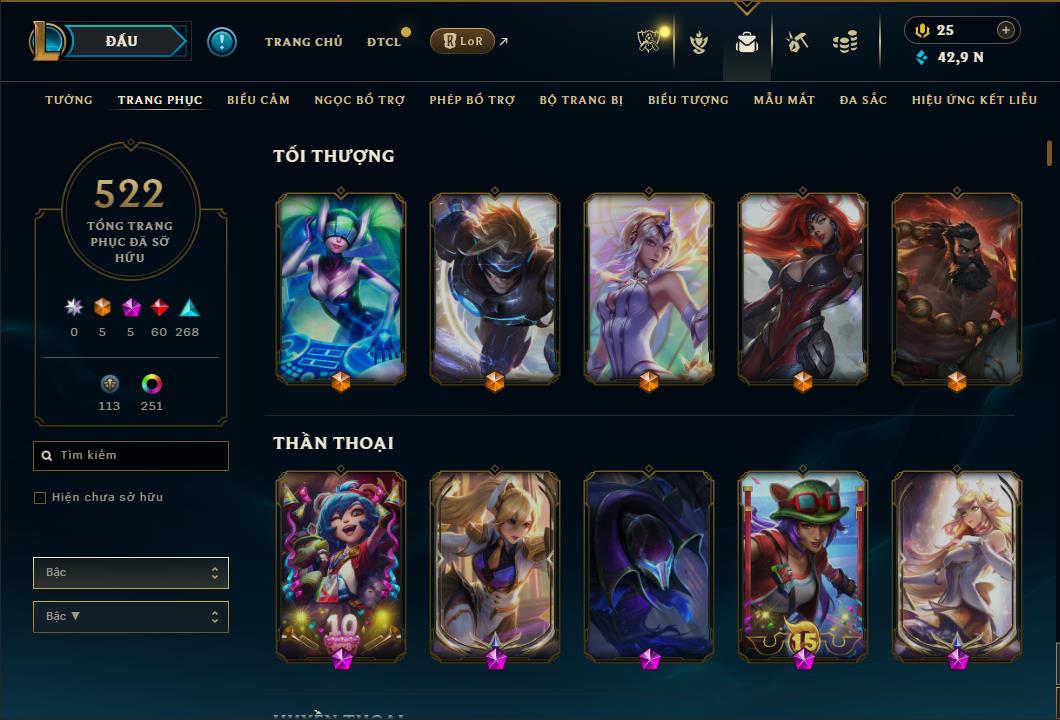
Task: Open the TRANG CHỦ home page
Action: (303, 42)
